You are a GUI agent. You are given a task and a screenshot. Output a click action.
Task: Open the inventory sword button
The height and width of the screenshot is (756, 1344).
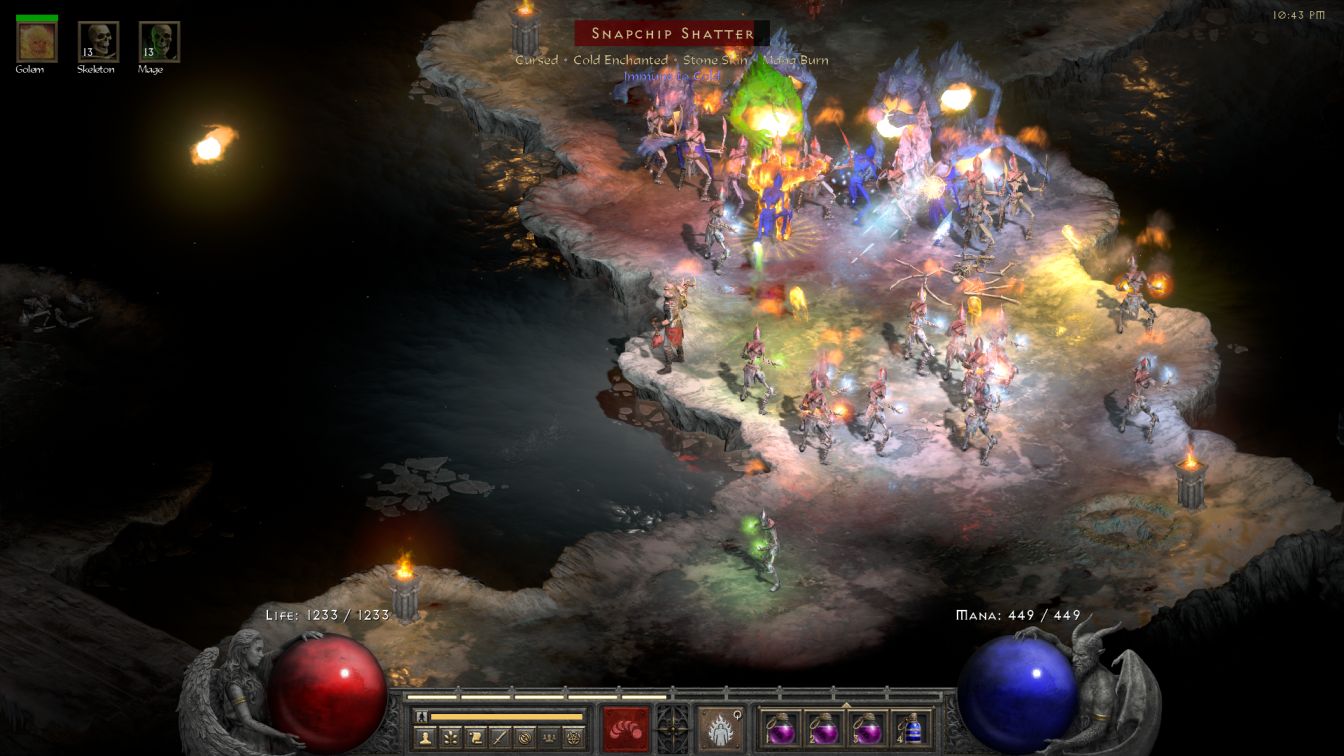pos(498,738)
